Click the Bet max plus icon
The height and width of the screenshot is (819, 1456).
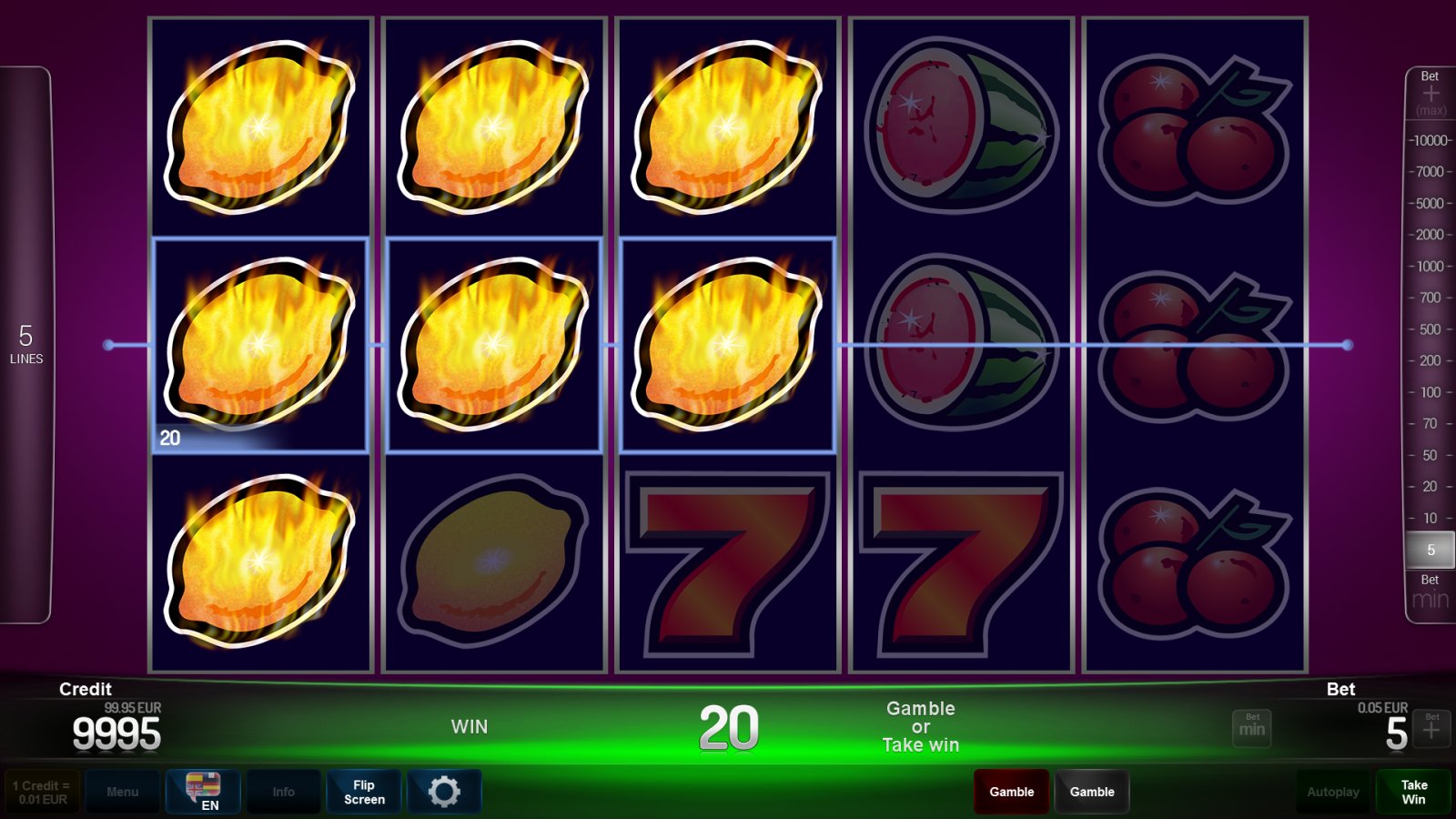point(1431,91)
